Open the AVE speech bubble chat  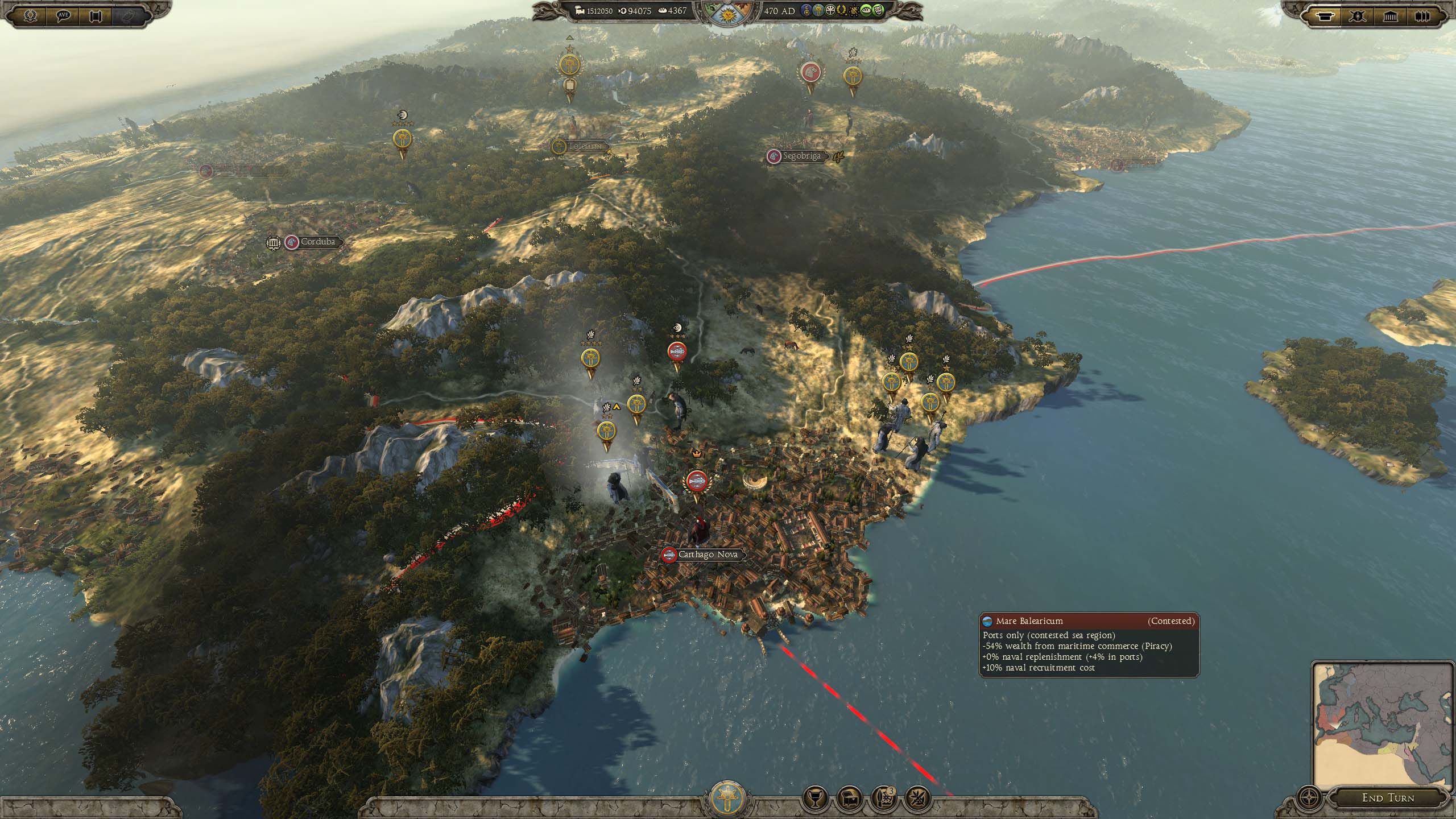click(63, 15)
